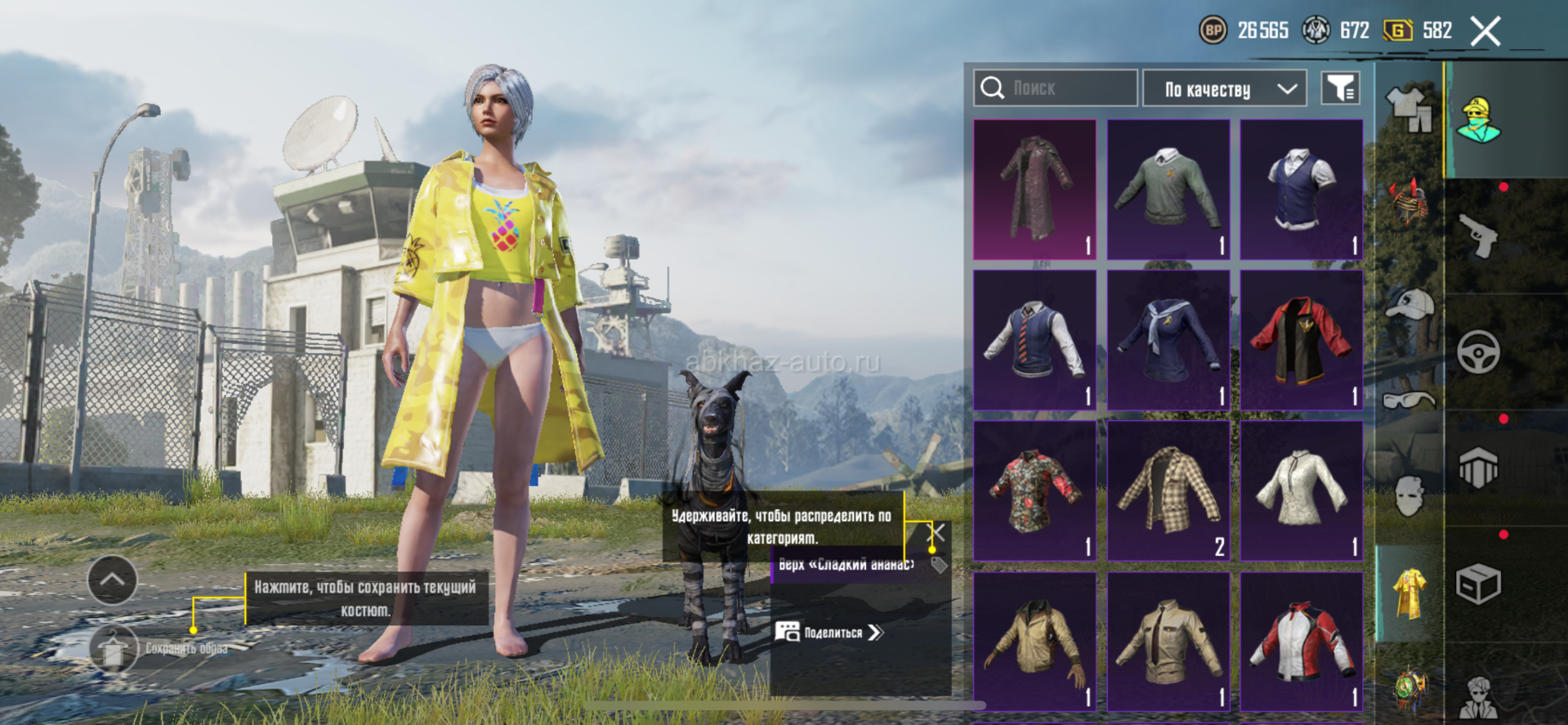Share the item via Поделиться

pos(829,632)
